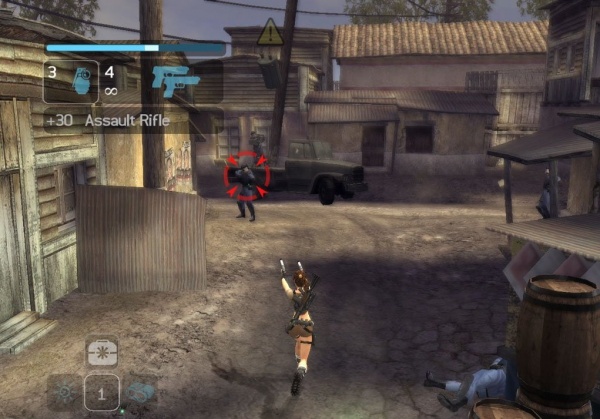
Task: Activate the binoculars icon
Action: pos(140,391)
